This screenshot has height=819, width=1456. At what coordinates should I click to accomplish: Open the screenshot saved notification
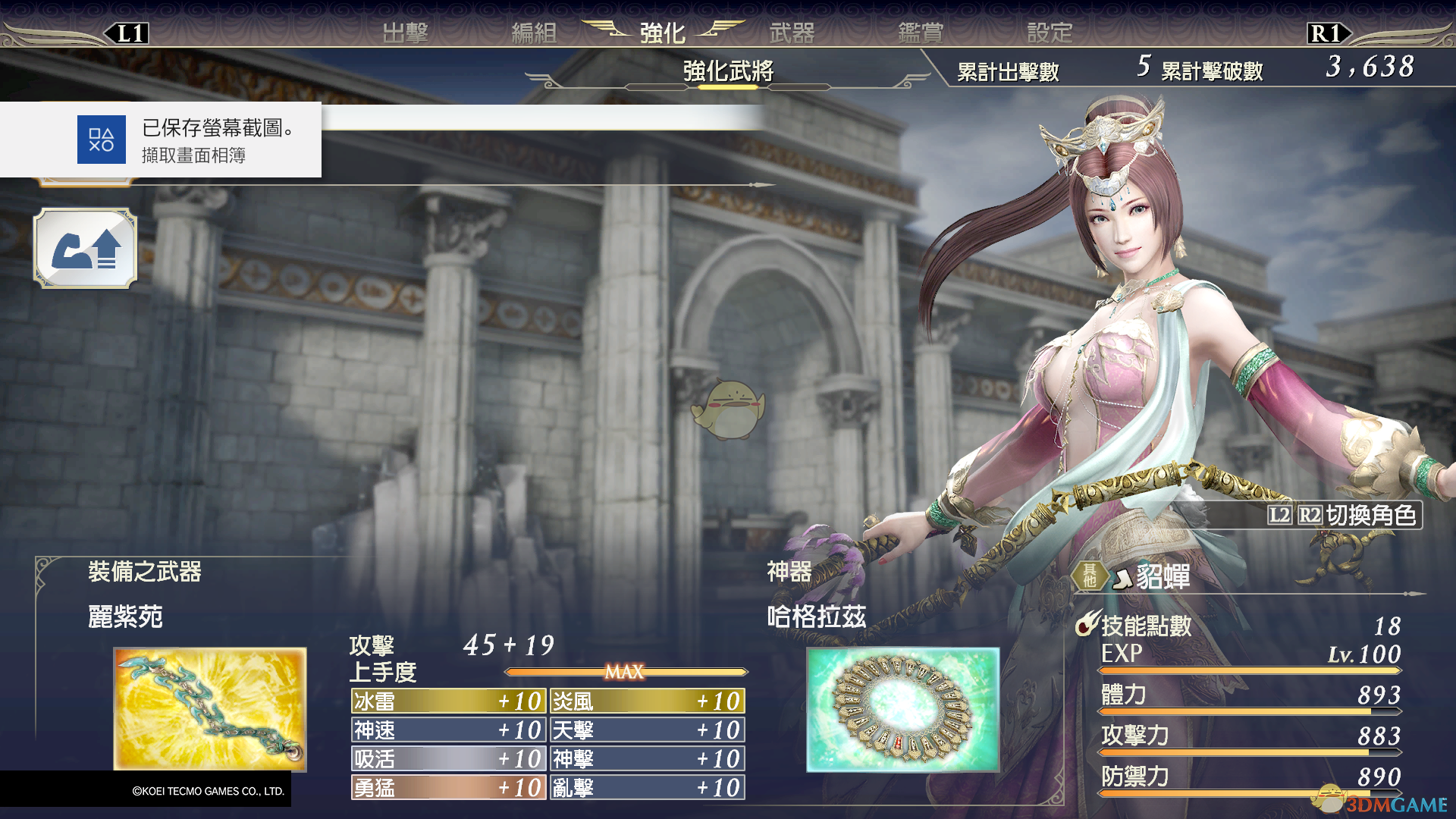coord(161,140)
